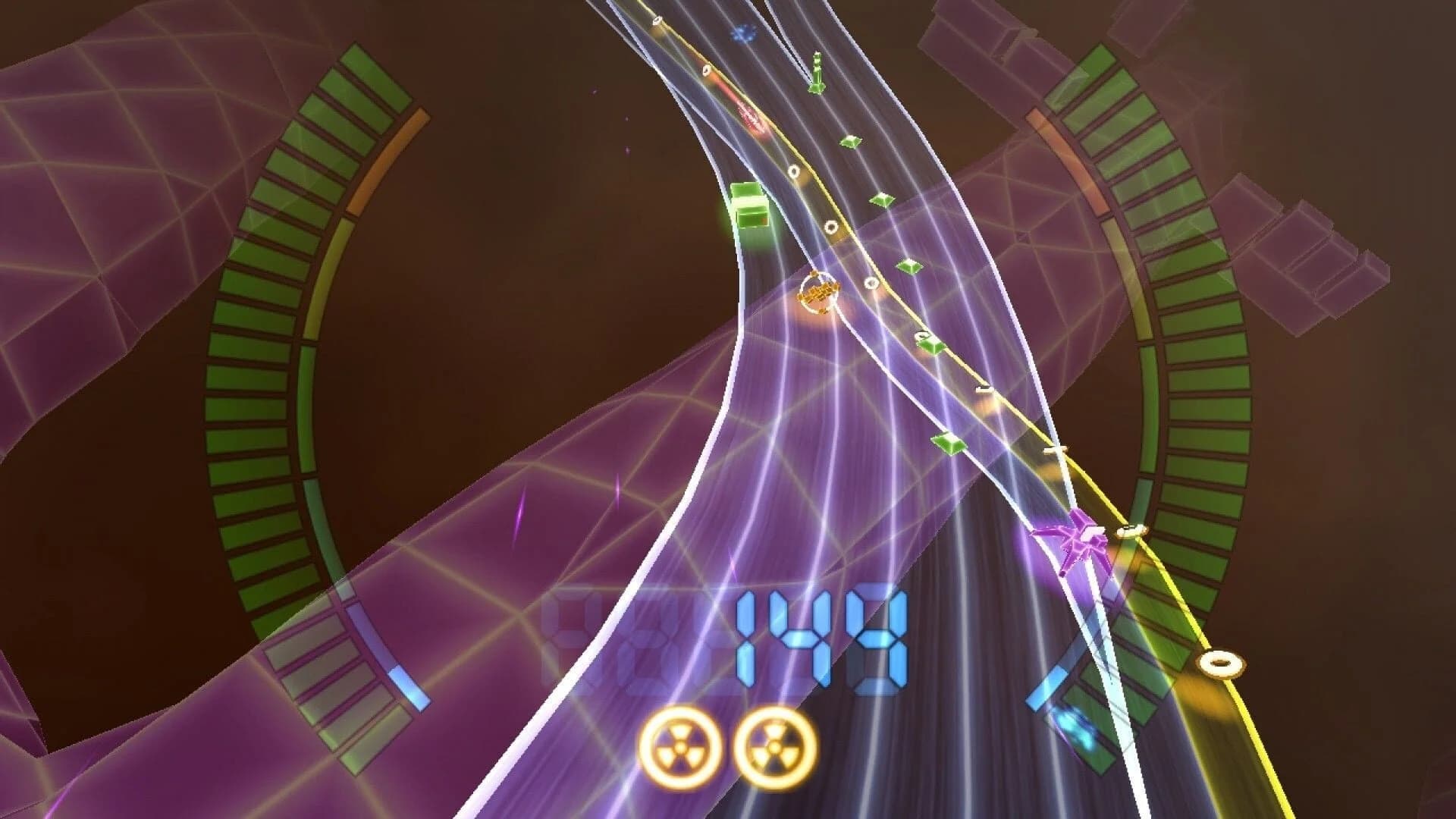The height and width of the screenshot is (819, 1456).
Task: Click the green arrow marker at the track top
Action: coord(815,72)
